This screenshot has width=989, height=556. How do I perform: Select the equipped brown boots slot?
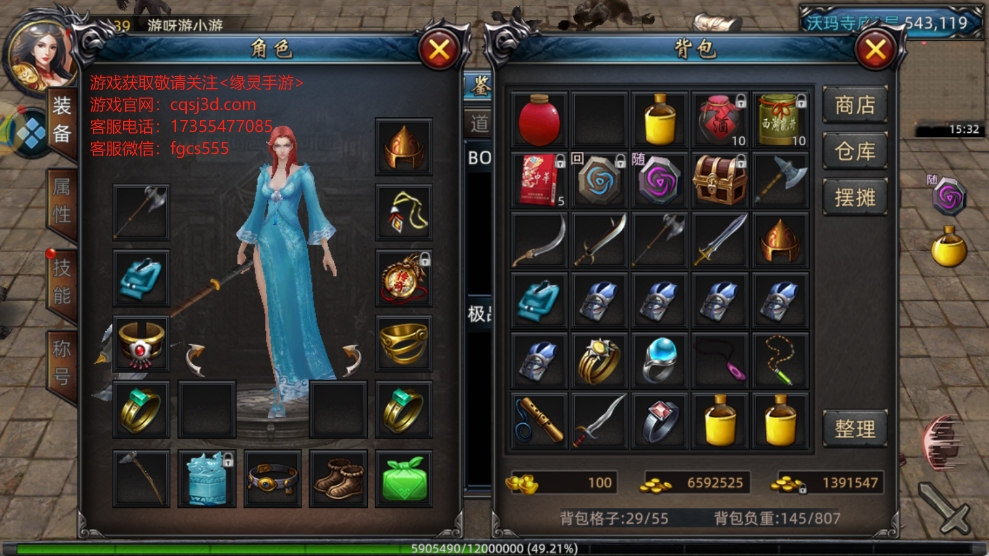(x=338, y=478)
